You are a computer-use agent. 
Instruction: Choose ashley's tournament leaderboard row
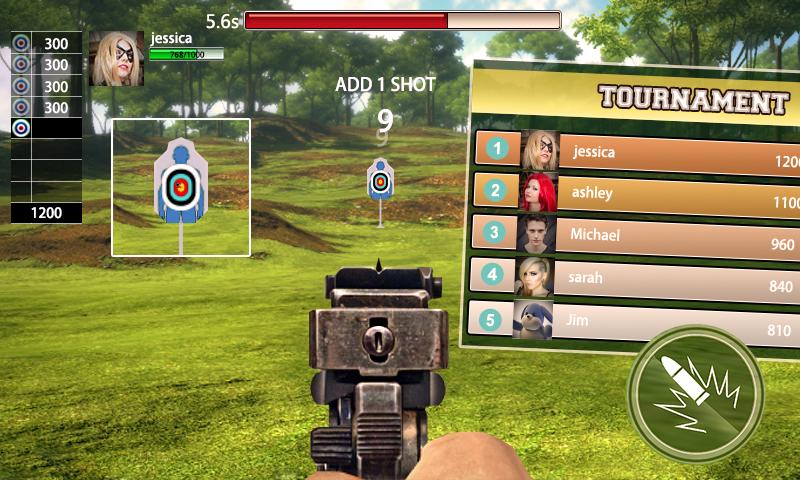tap(640, 192)
